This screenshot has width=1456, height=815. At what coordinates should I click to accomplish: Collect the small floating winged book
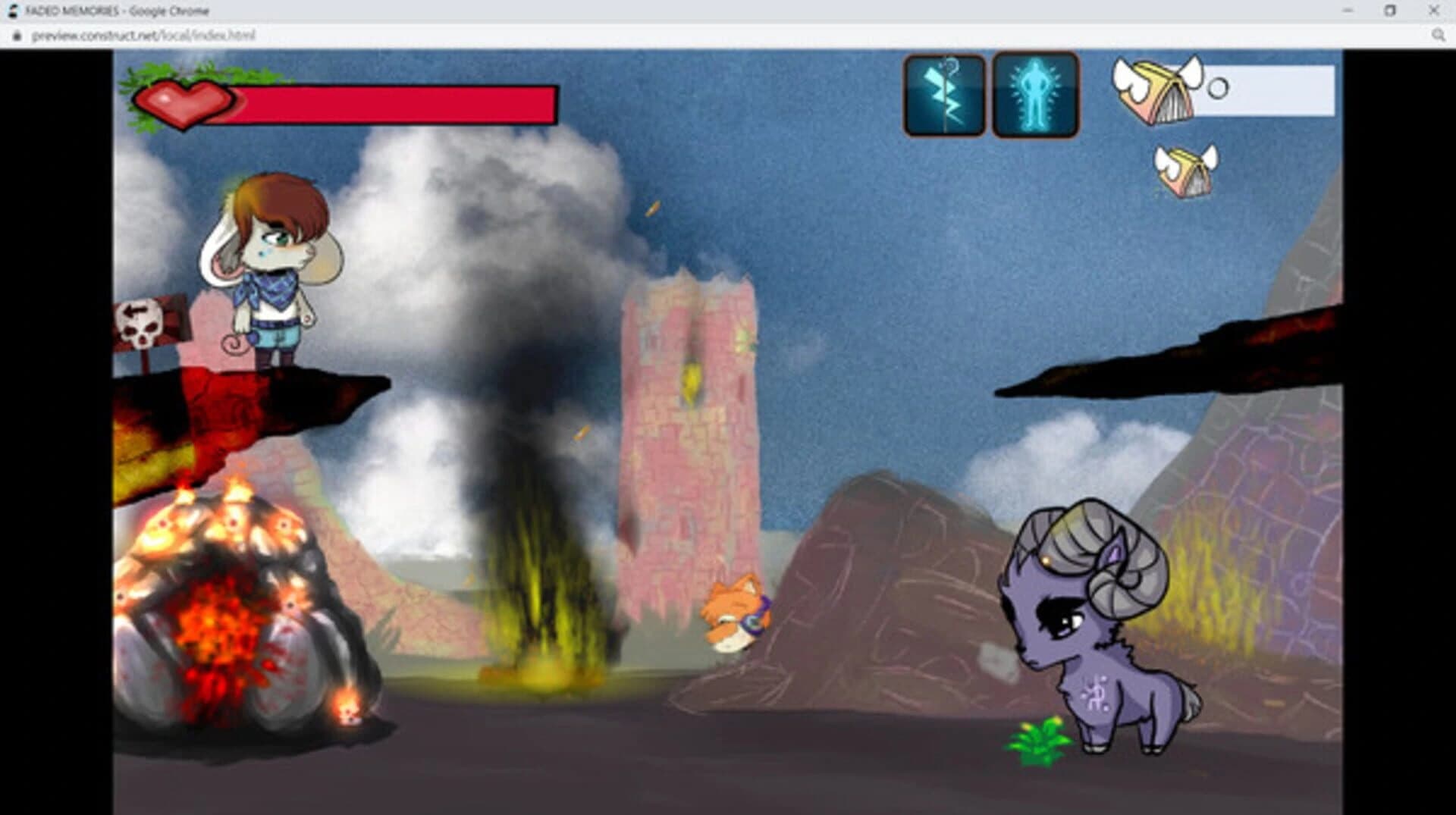tap(1186, 170)
